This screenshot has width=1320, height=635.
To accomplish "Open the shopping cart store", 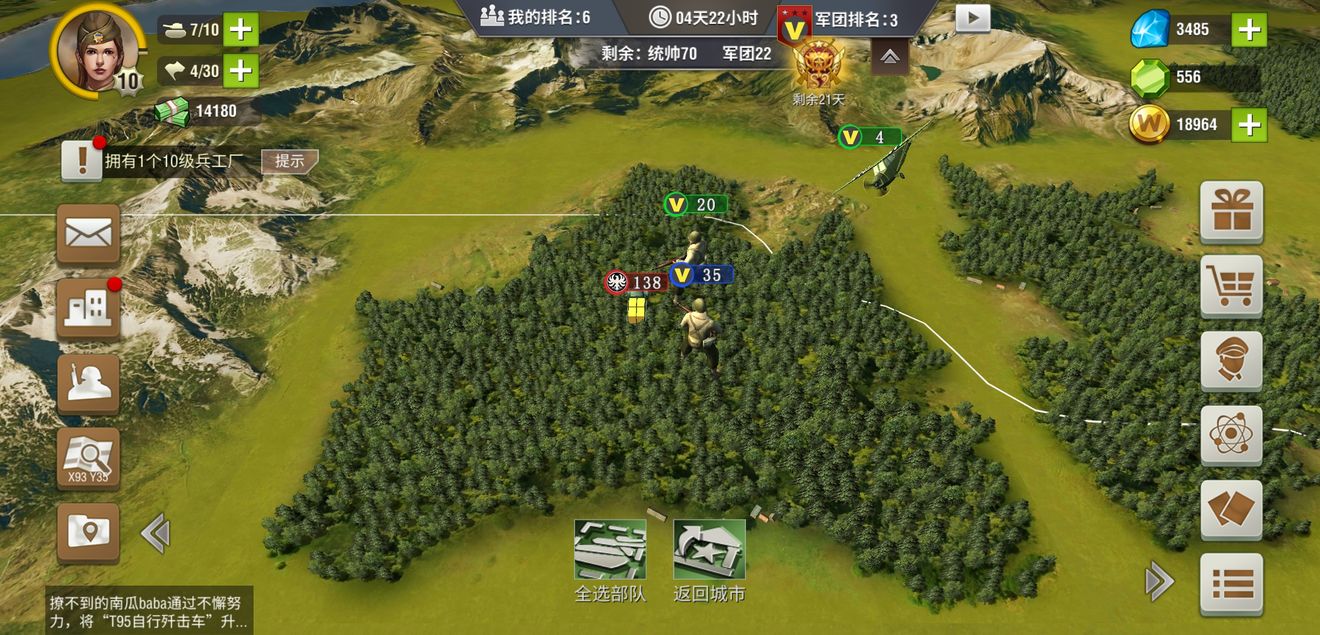I will click(1231, 286).
